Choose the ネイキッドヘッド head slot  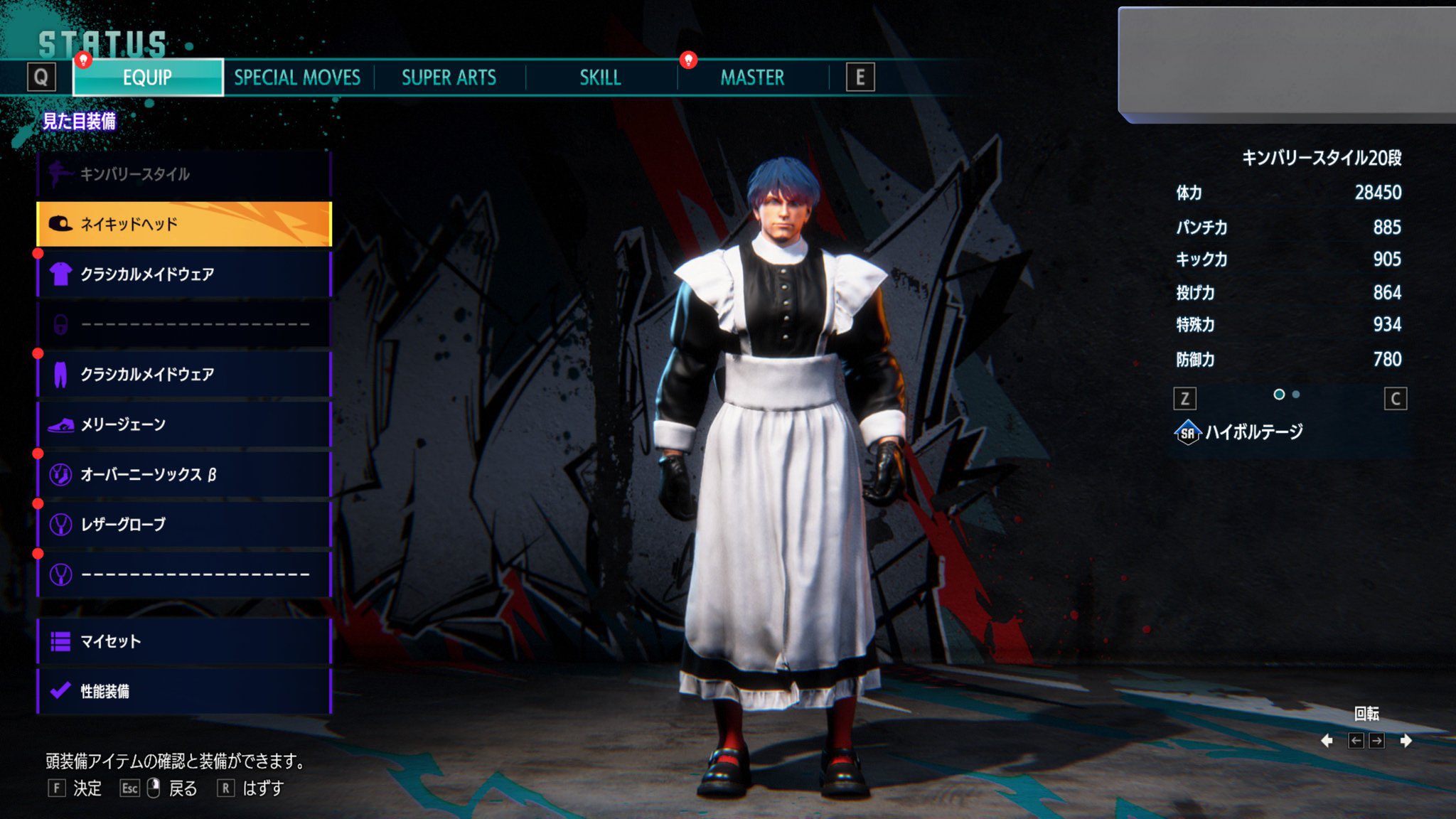(183, 224)
